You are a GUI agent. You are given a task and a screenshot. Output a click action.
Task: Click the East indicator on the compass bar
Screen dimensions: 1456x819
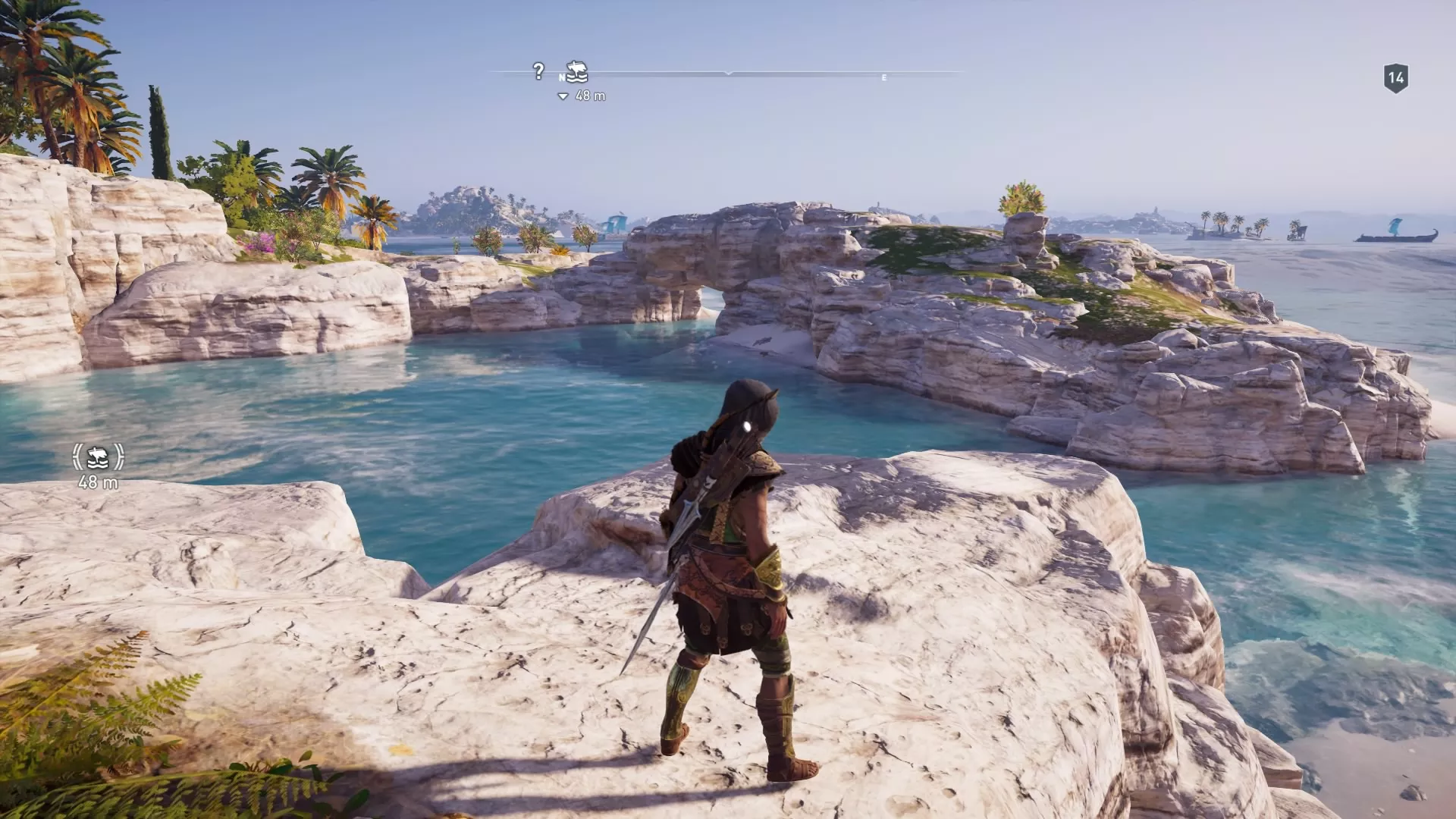884,76
